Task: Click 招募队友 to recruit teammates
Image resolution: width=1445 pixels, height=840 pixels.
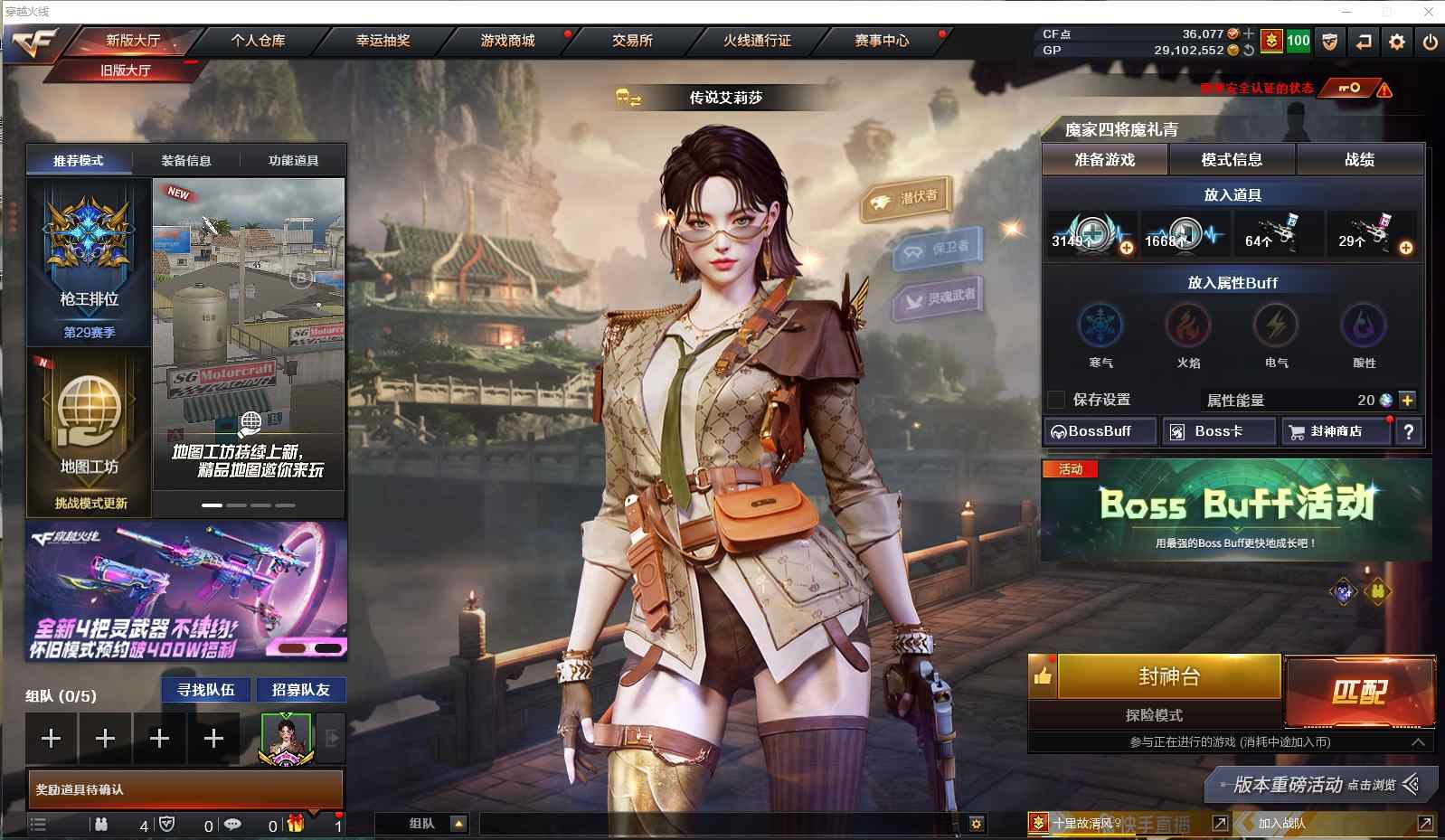Action: [x=301, y=690]
